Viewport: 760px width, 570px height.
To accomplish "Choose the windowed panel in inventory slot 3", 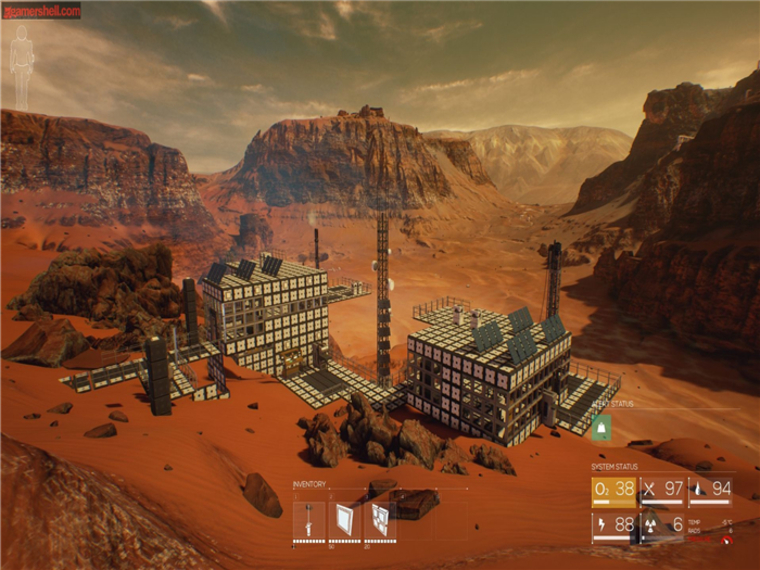I will pyautogui.click(x=381, y=519).
